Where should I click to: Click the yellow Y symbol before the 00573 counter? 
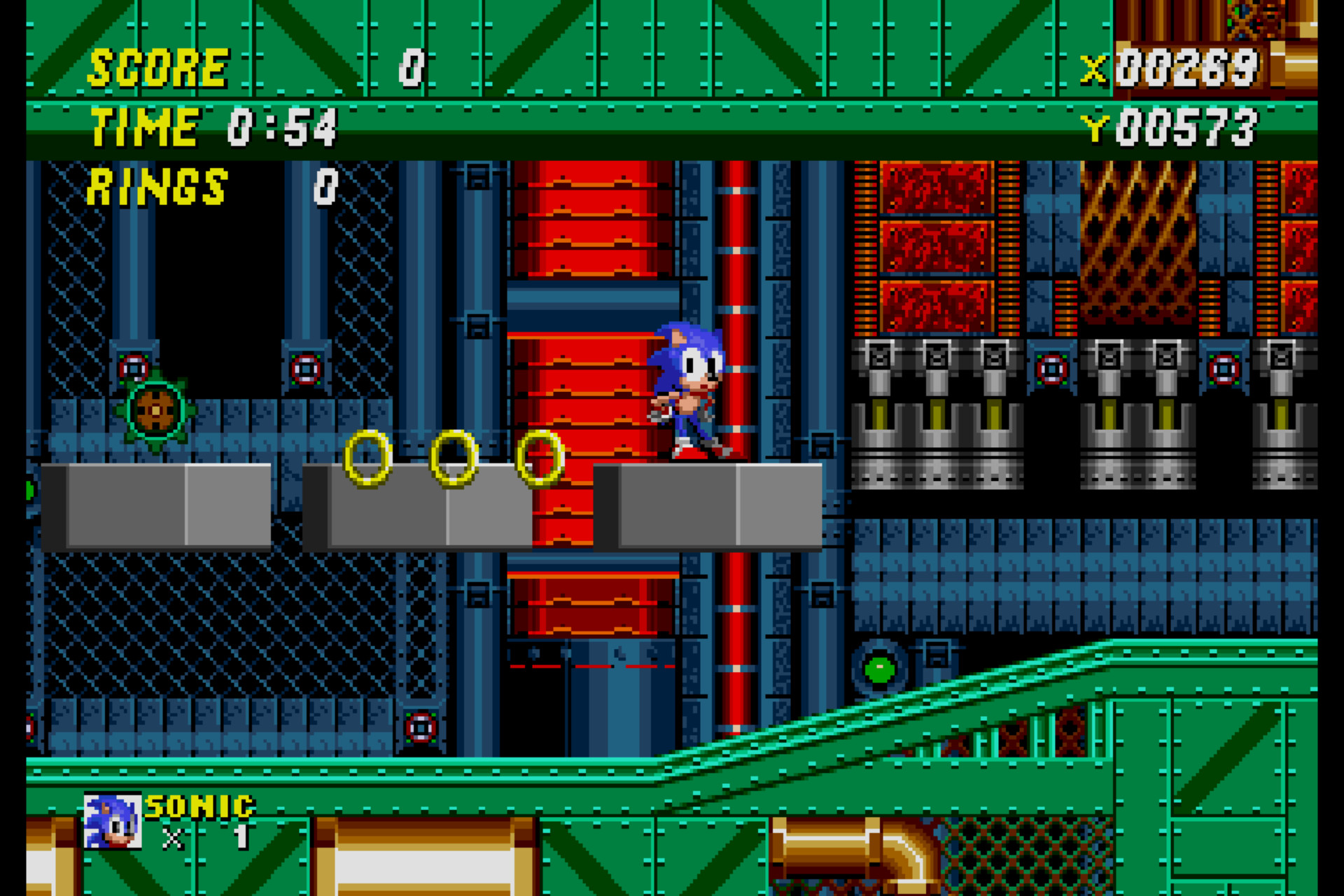(1093, 126)
